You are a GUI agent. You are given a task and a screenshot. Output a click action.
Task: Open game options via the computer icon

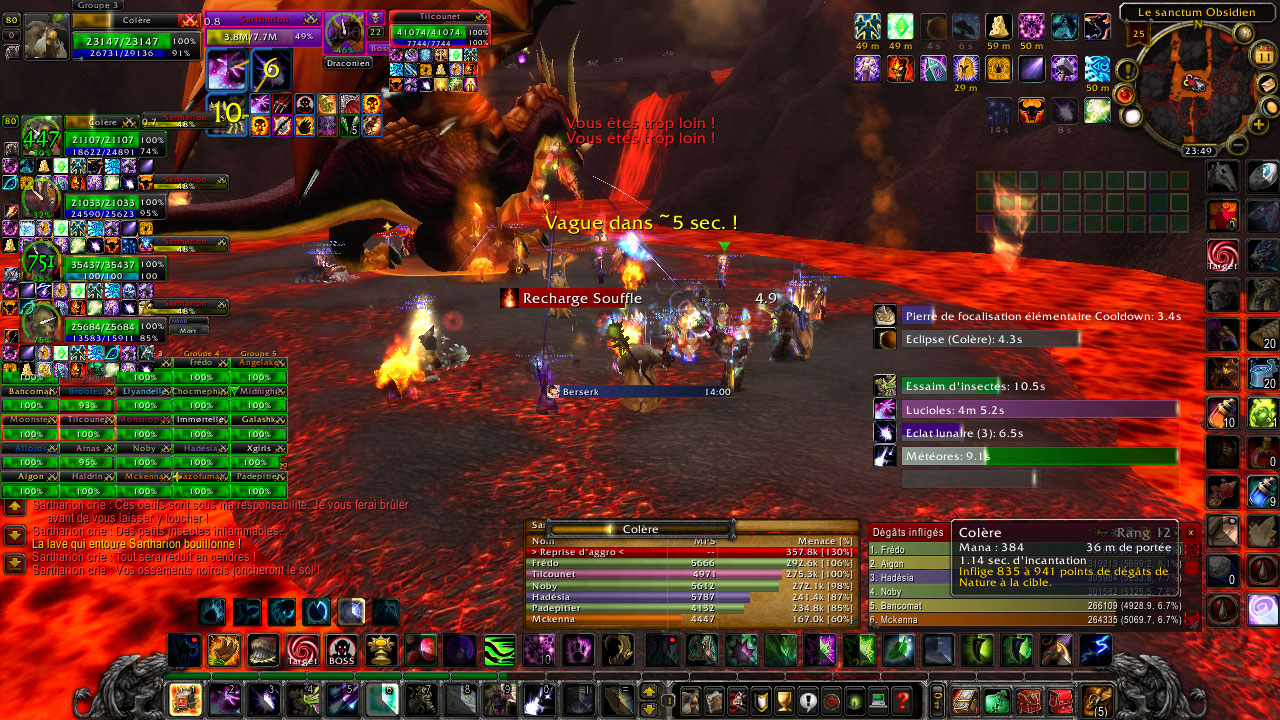(877, 698)
